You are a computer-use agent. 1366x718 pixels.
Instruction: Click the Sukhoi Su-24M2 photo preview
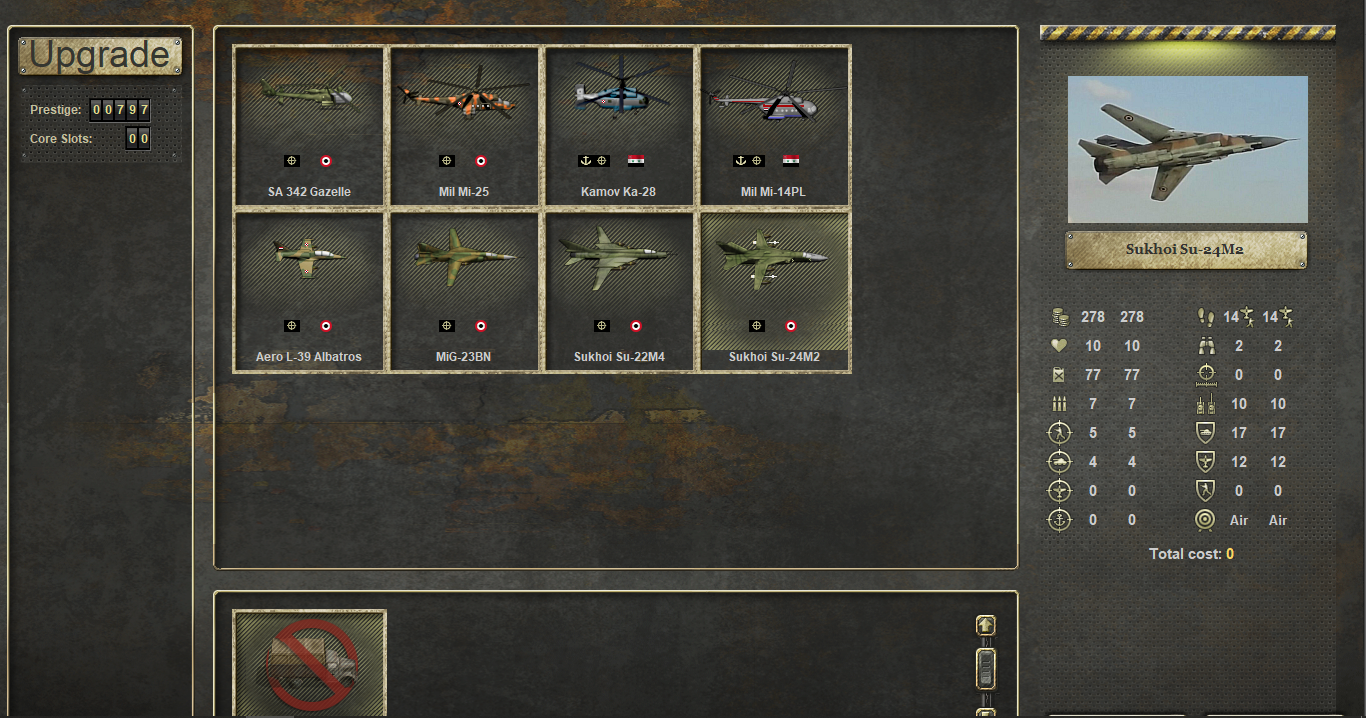pyautogui.click(x=1187, y=149)
